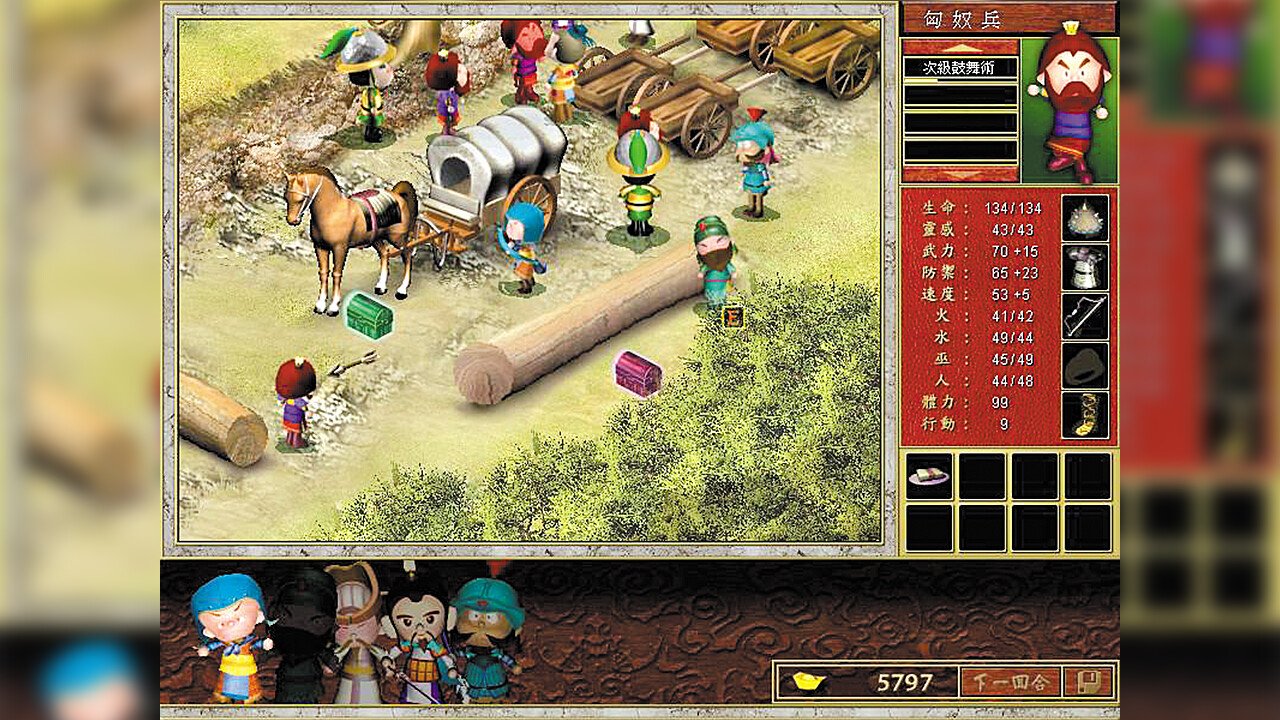This screenshot has width=1280, height=720.
Task: Click the gold amount 5797 display
Action: pyautogui.click(x=905, y=680)
